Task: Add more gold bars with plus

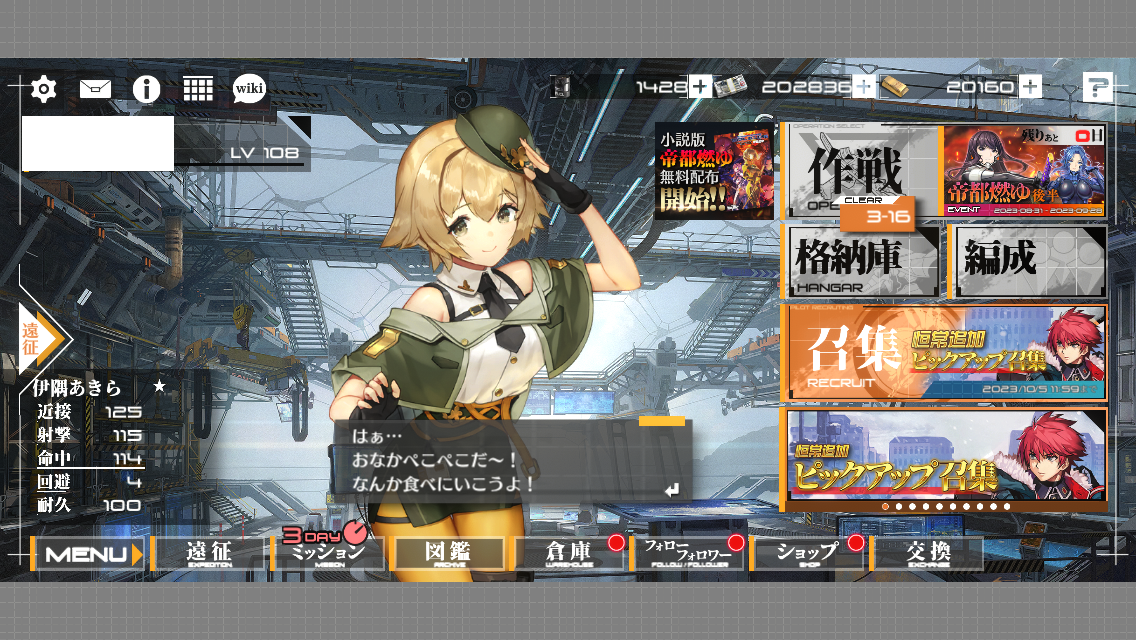Action: (x=1031, y=87)
